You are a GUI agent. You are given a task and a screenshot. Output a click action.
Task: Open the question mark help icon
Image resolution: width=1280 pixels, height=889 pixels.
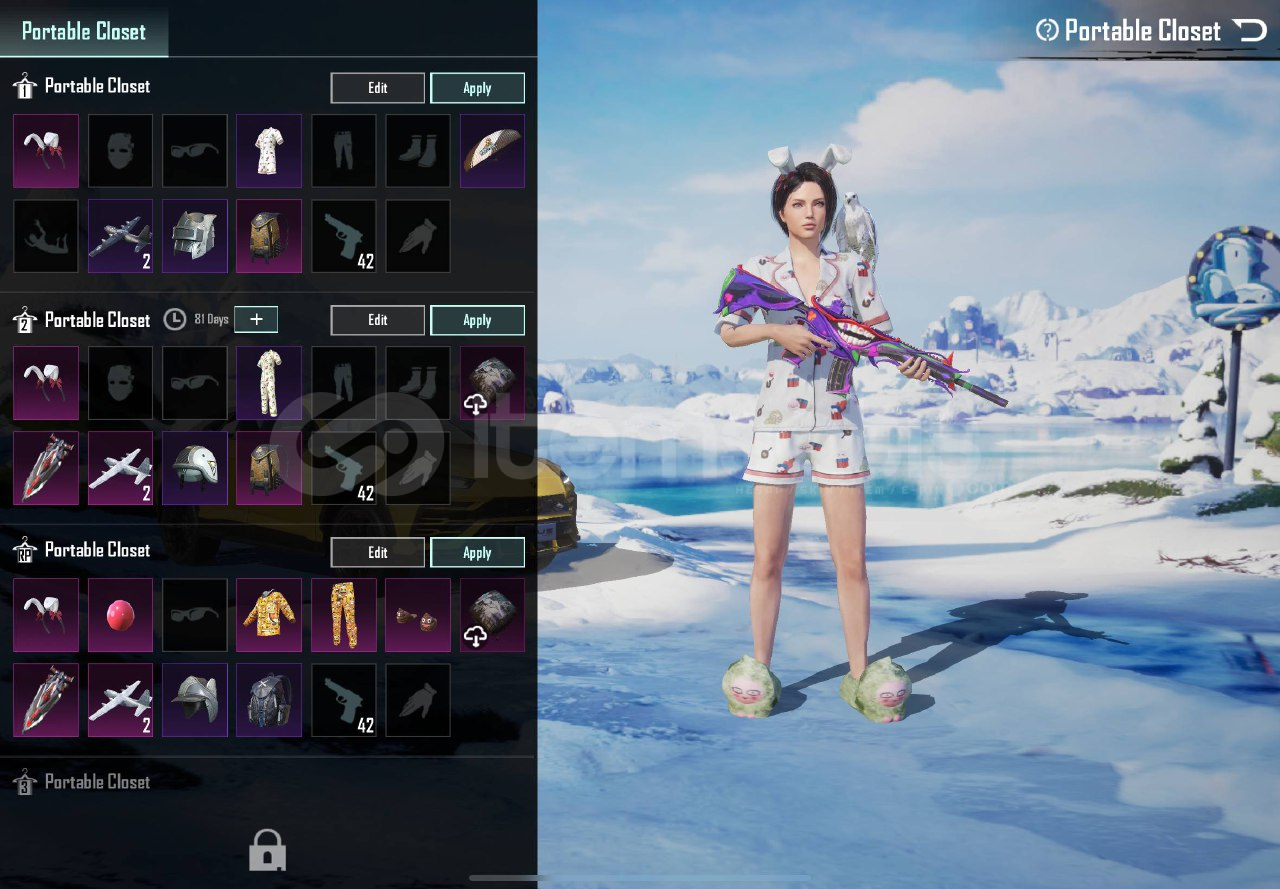tap(1047, 30)
